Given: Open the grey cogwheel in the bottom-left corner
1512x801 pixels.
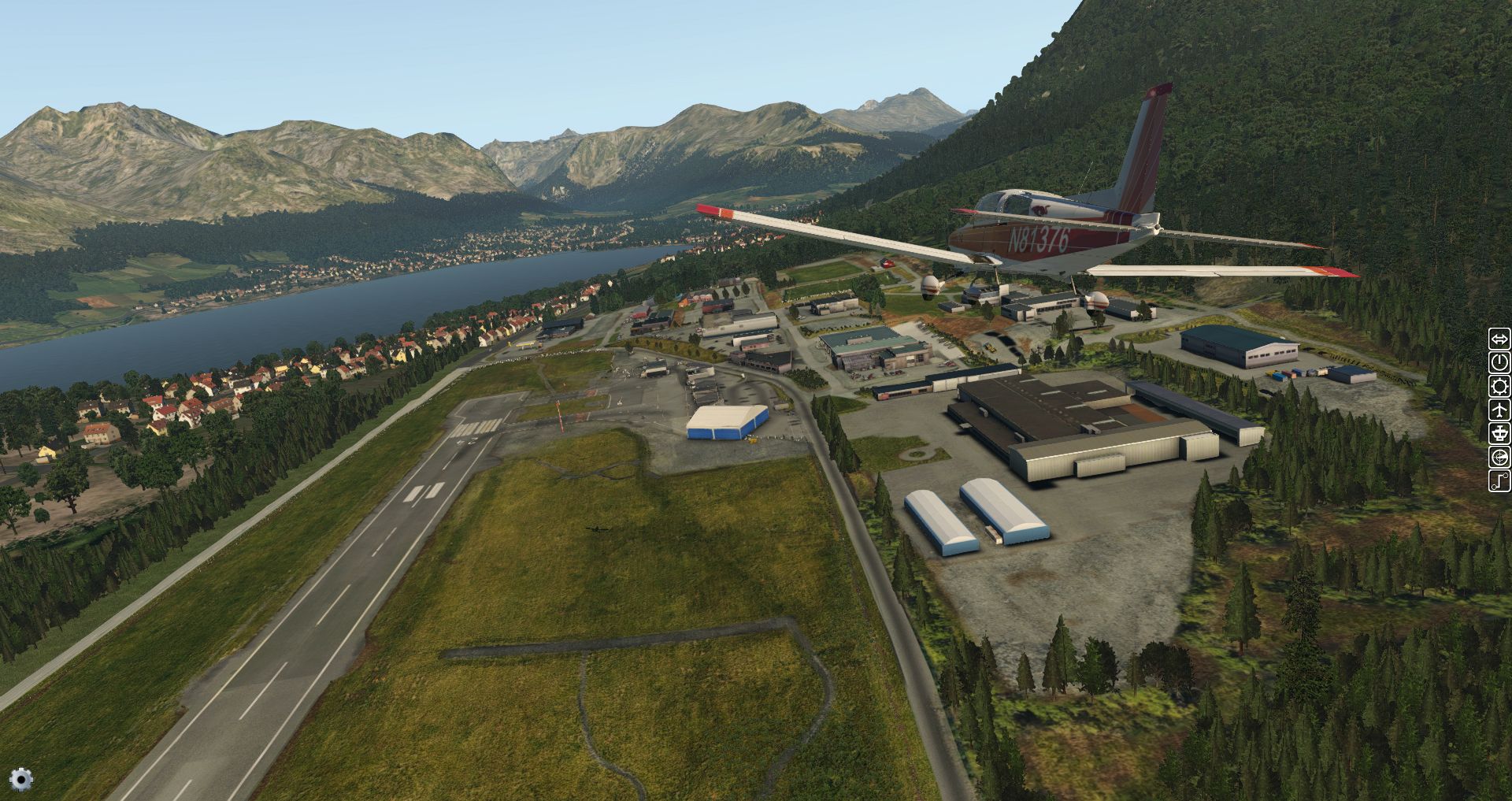Looking at the screenshot, I should pyautogui.click(x=21, y=779).
